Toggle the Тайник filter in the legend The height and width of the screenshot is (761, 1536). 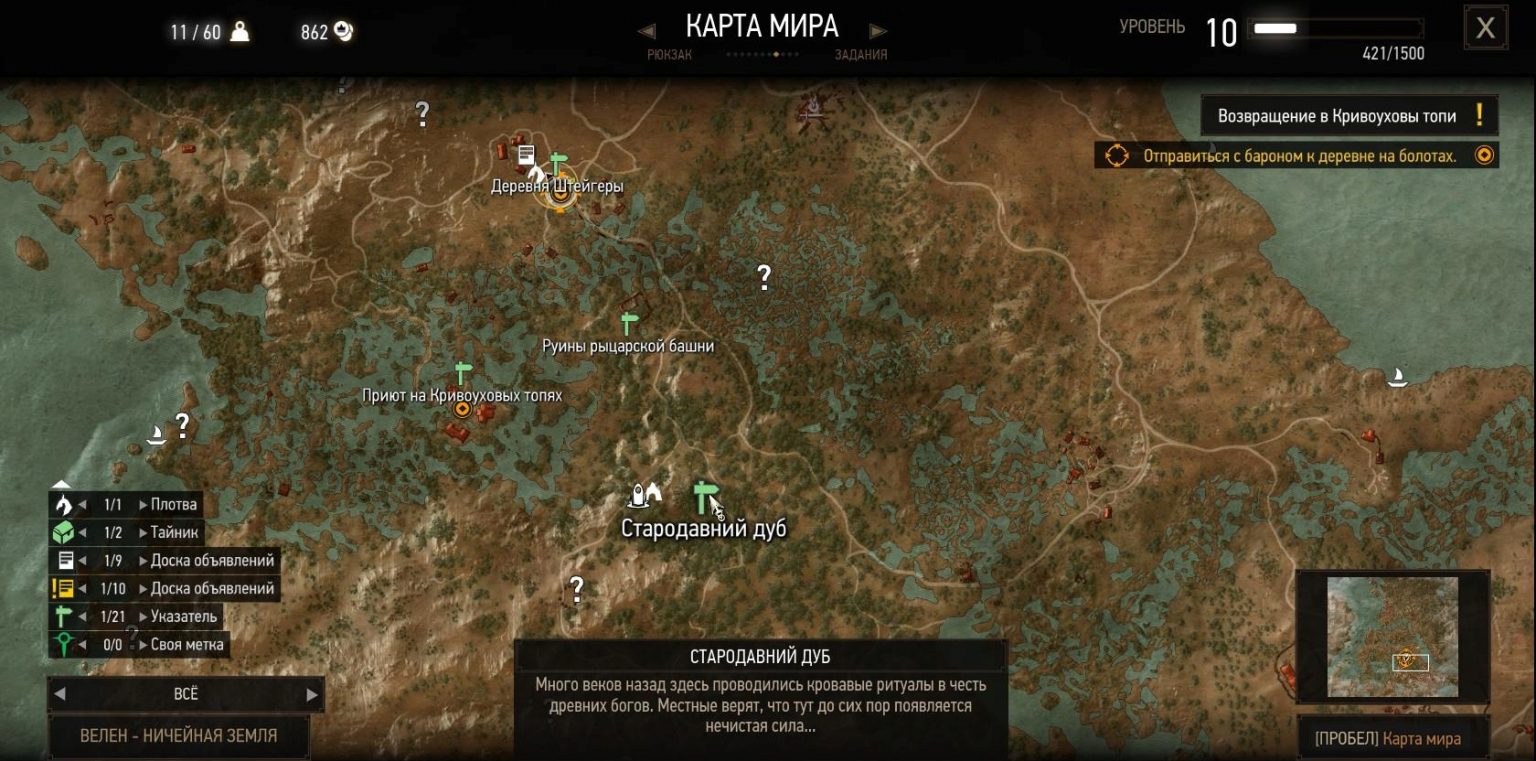pyautogui.click(x=63, y=532)
